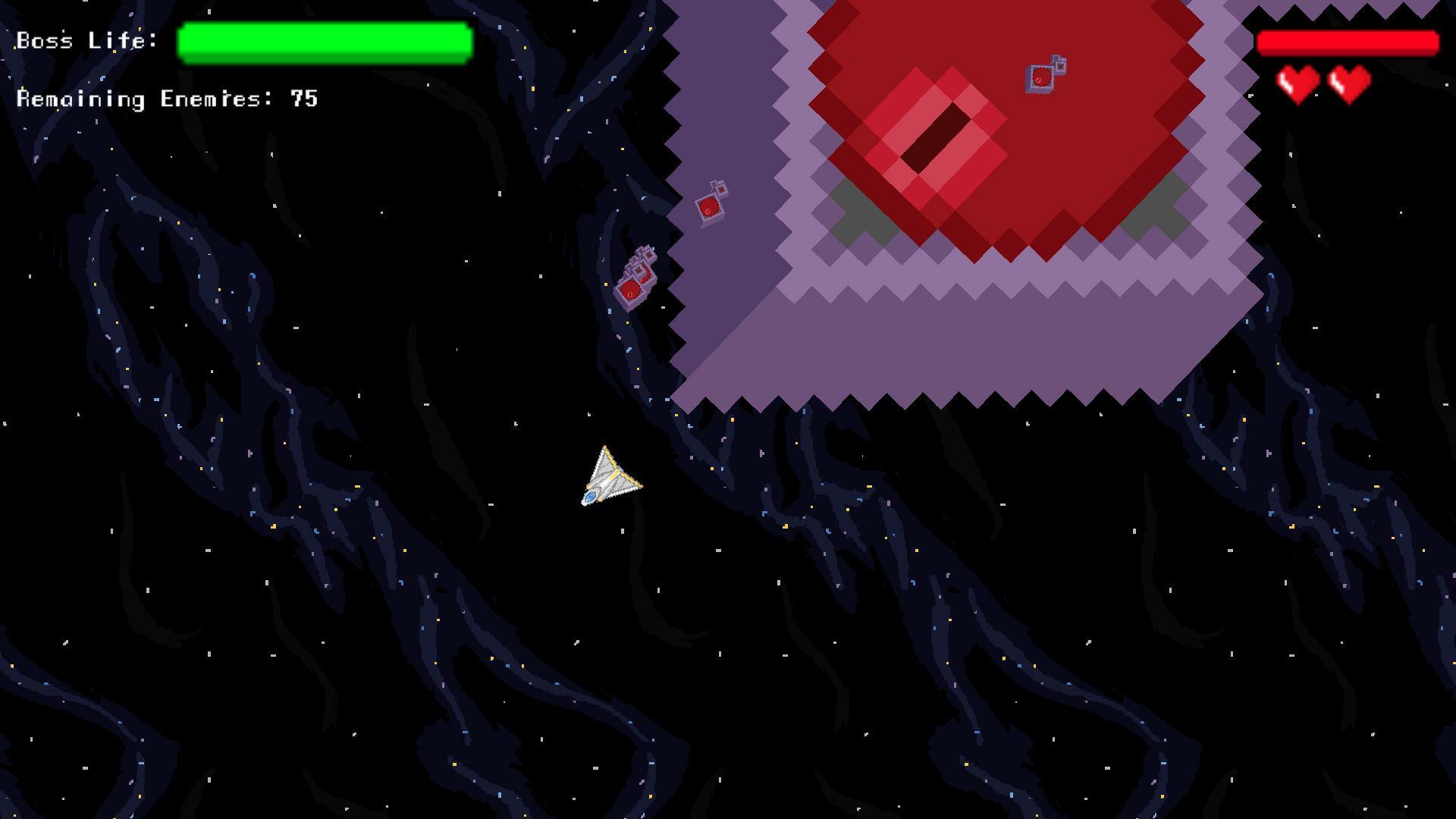Click the second heart in the health display

[1349, 83]
